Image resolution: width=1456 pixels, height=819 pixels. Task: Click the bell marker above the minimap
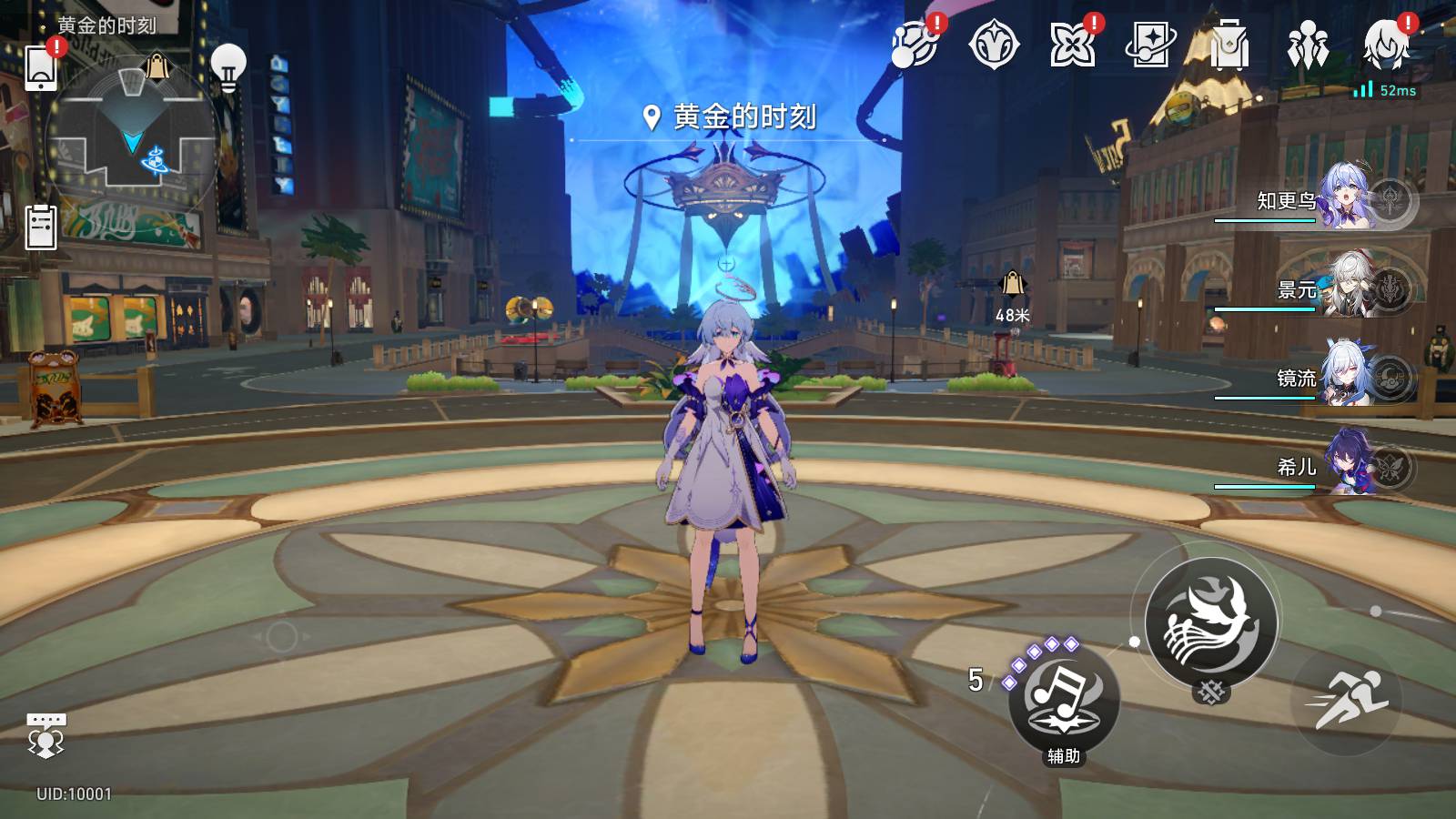pyautogui.click(x=157, y=66)
